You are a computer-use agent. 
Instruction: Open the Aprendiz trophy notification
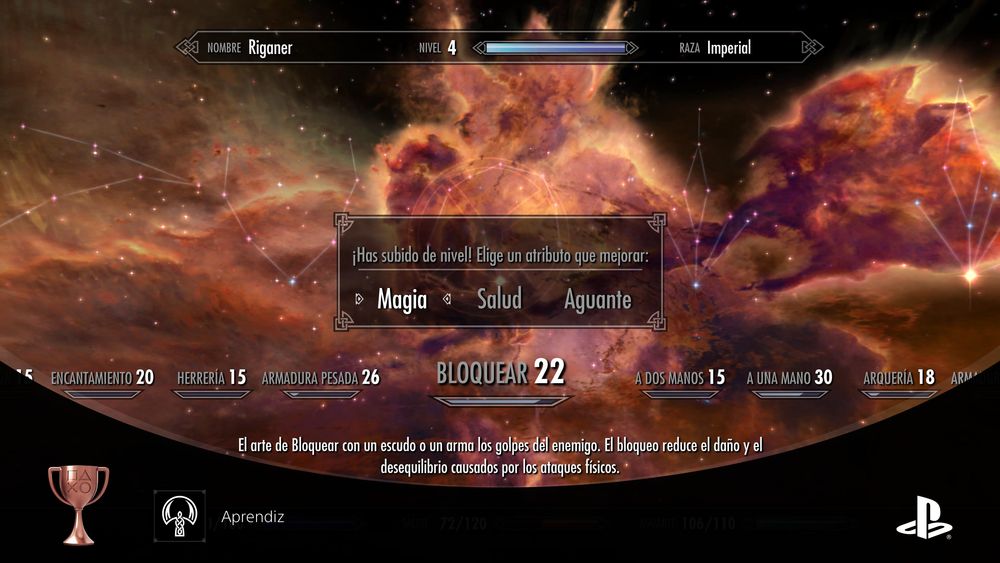(x=252, y=517)
